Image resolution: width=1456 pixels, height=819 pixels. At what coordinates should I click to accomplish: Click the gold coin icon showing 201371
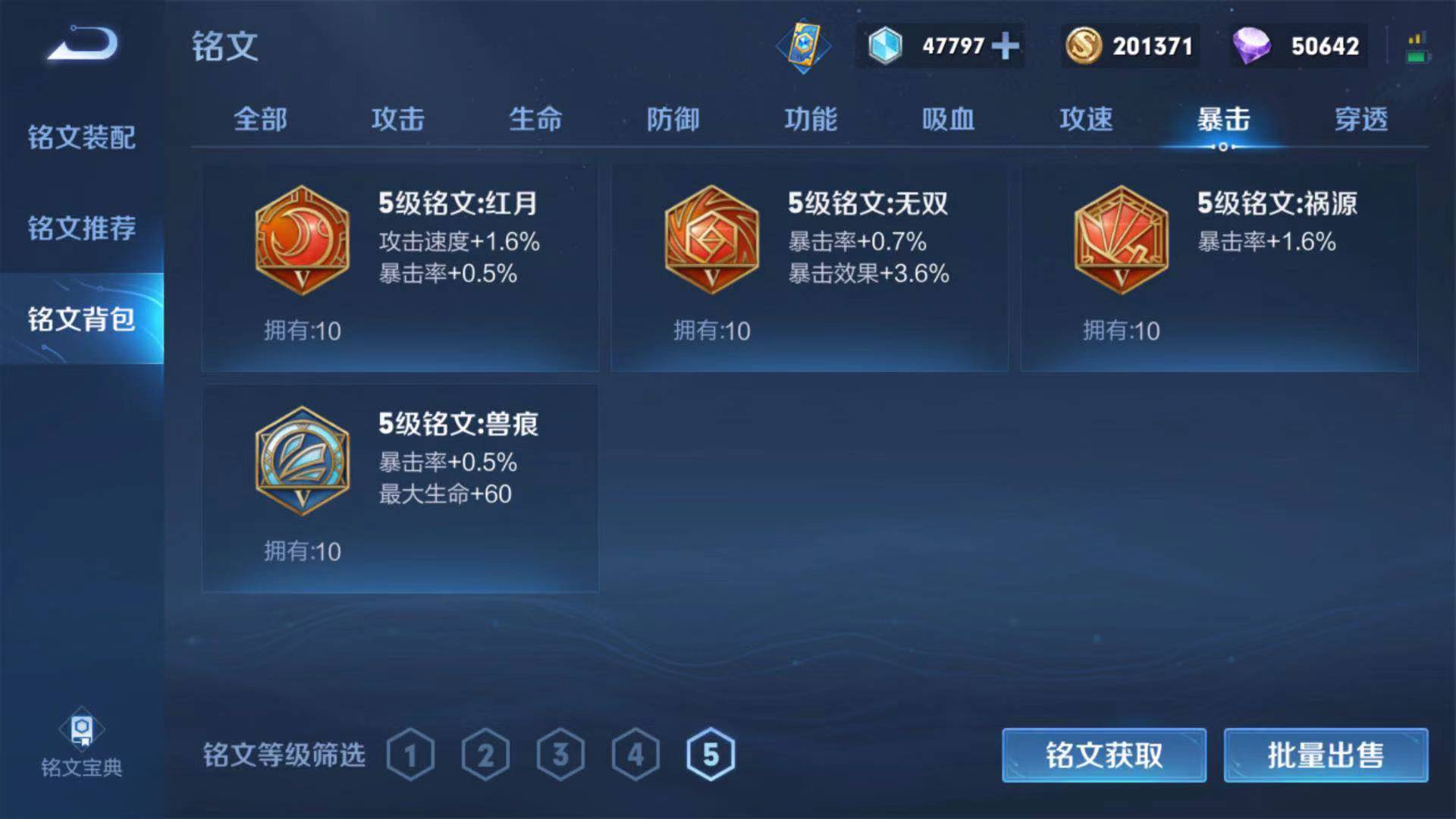point(1083,45)
